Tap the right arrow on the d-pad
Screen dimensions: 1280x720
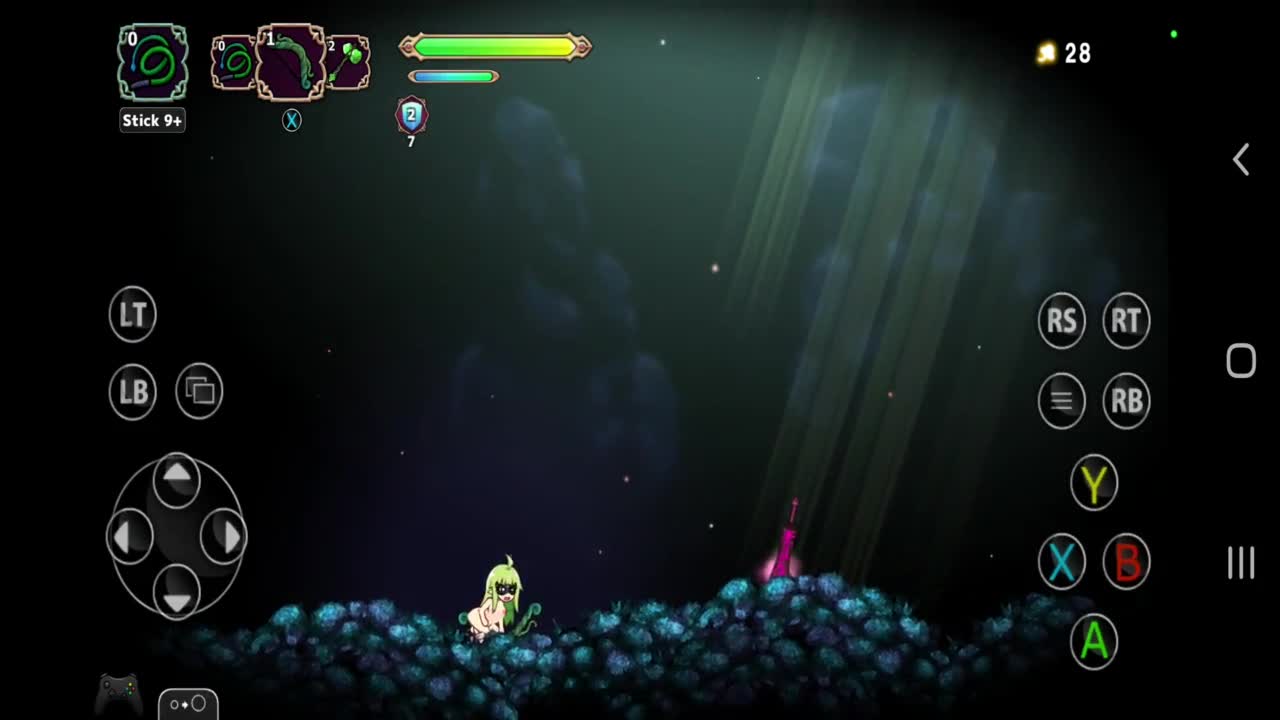tap(224, 537)
